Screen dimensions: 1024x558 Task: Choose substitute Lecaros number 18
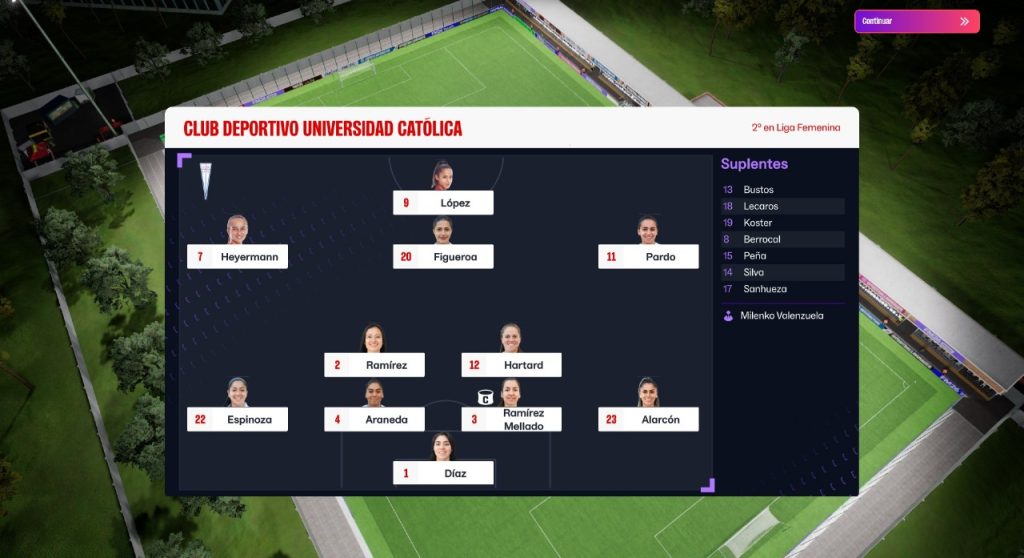782,206
